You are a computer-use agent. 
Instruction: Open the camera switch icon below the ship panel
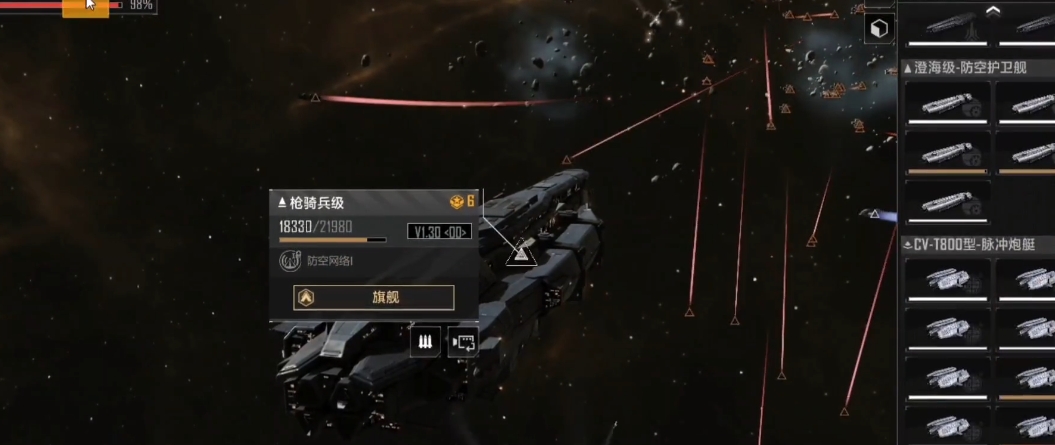tap(463, 342)
